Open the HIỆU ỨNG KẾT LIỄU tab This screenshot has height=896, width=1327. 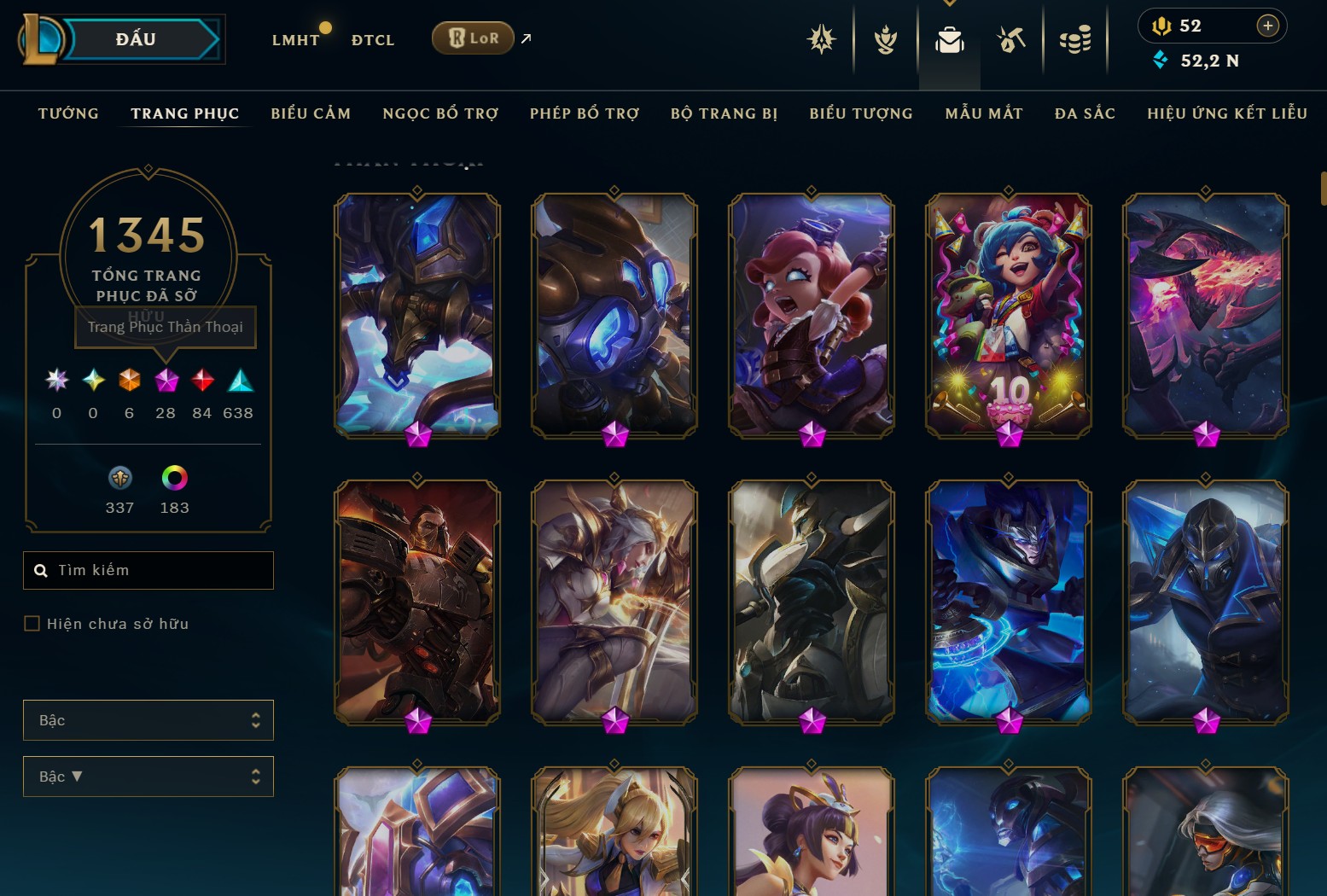click(x=1227, y=113)
